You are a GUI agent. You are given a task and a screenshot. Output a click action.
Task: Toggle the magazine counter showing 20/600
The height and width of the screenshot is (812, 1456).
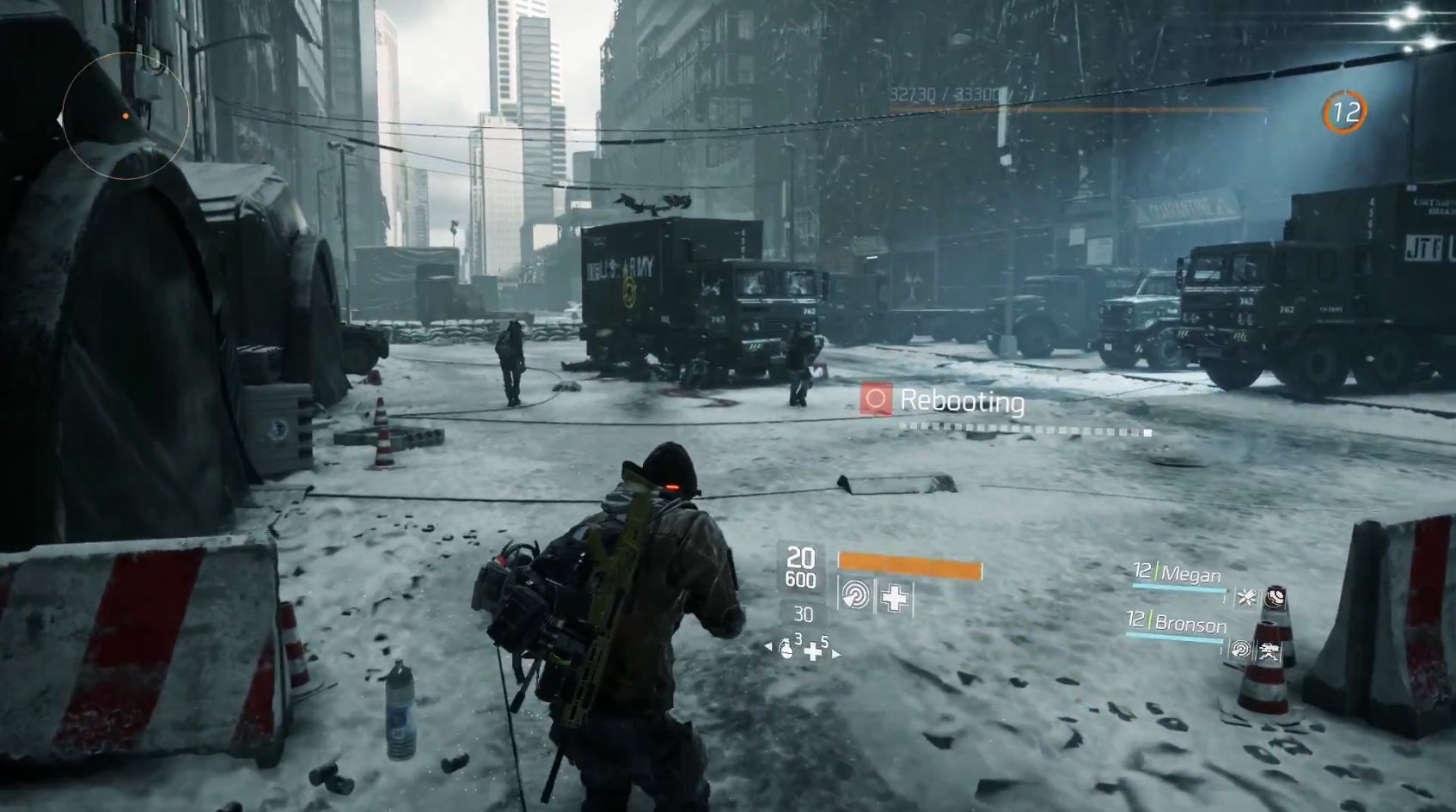click(x=801, y=564)
